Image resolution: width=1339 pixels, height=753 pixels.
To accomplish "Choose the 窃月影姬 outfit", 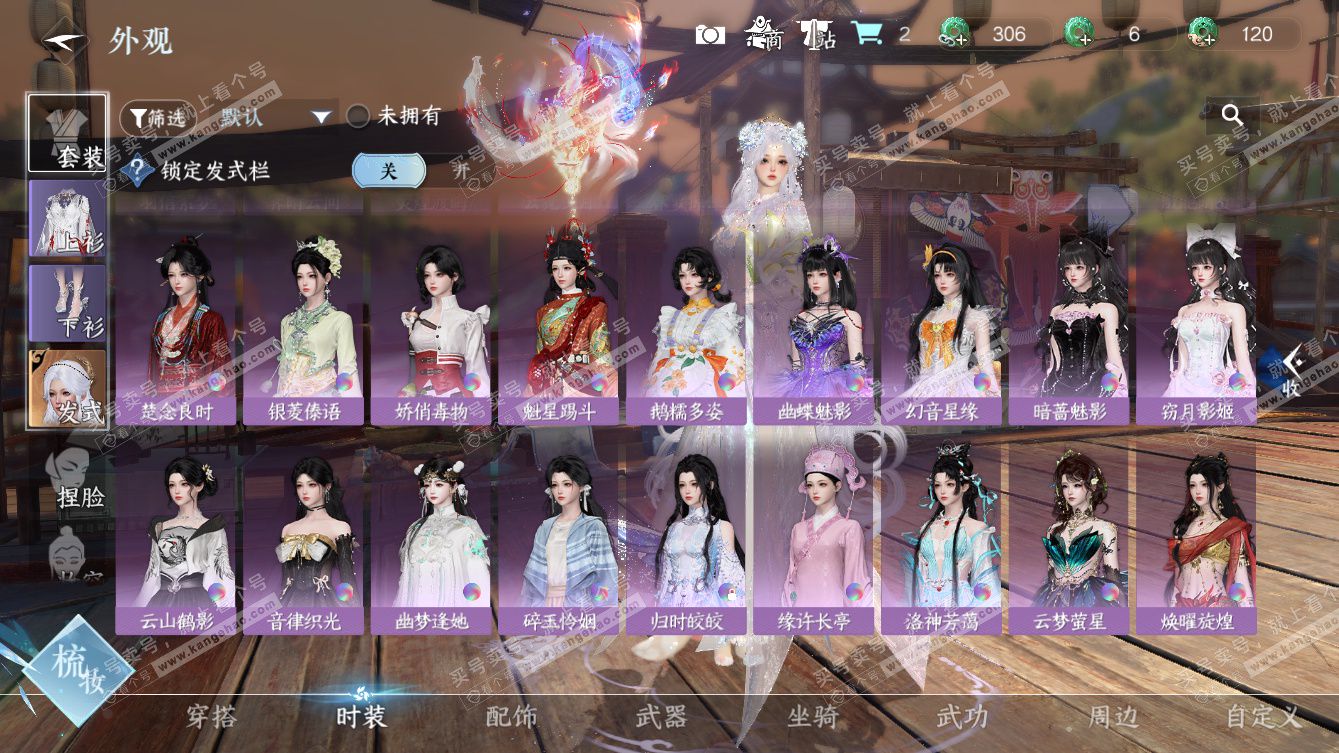I will pyautogui.click(x=1196, y=330).
